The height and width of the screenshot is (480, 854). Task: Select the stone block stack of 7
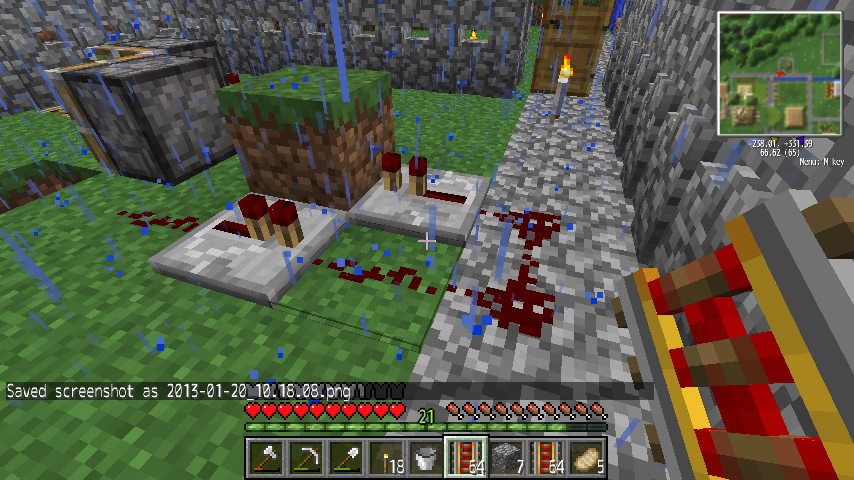506,458
